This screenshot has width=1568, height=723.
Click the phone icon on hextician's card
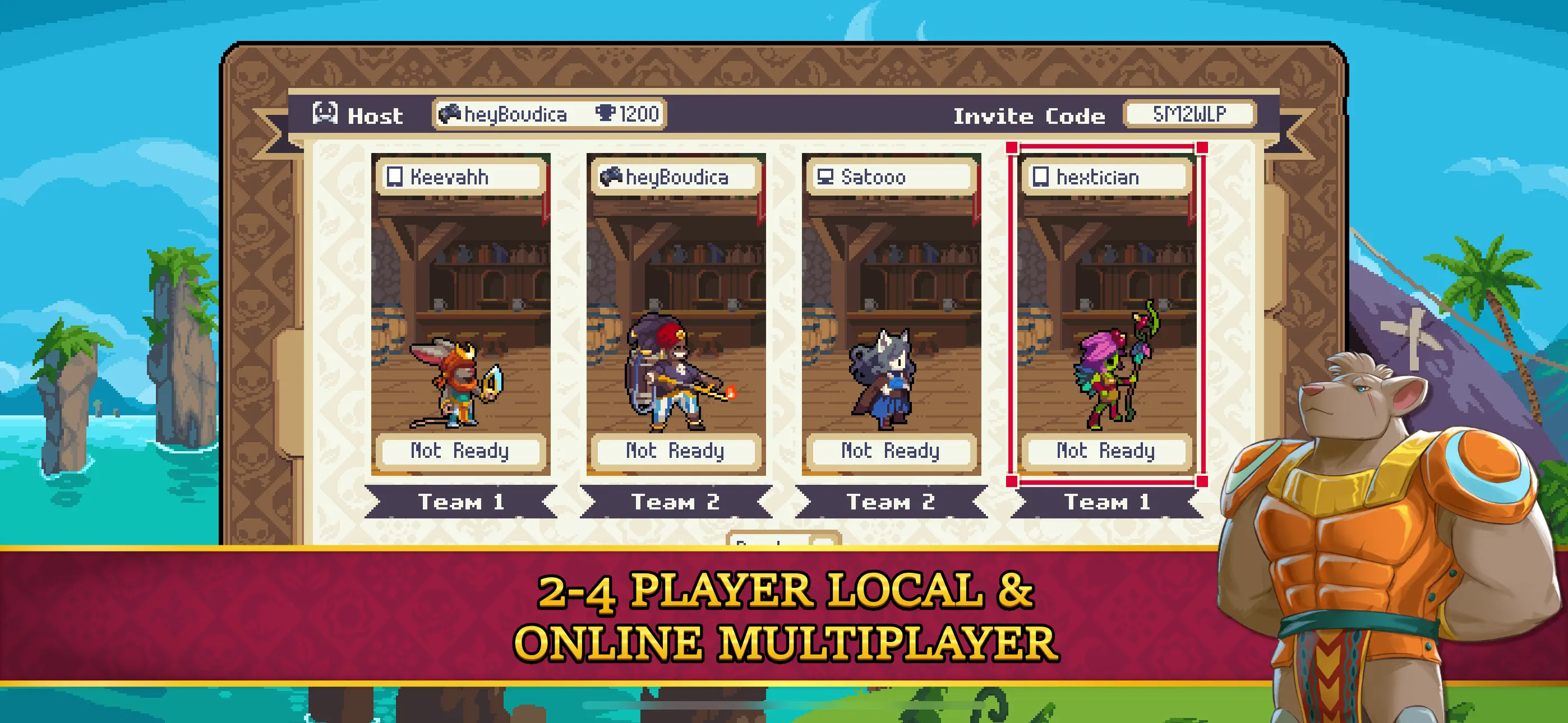tap(1043, 177)
